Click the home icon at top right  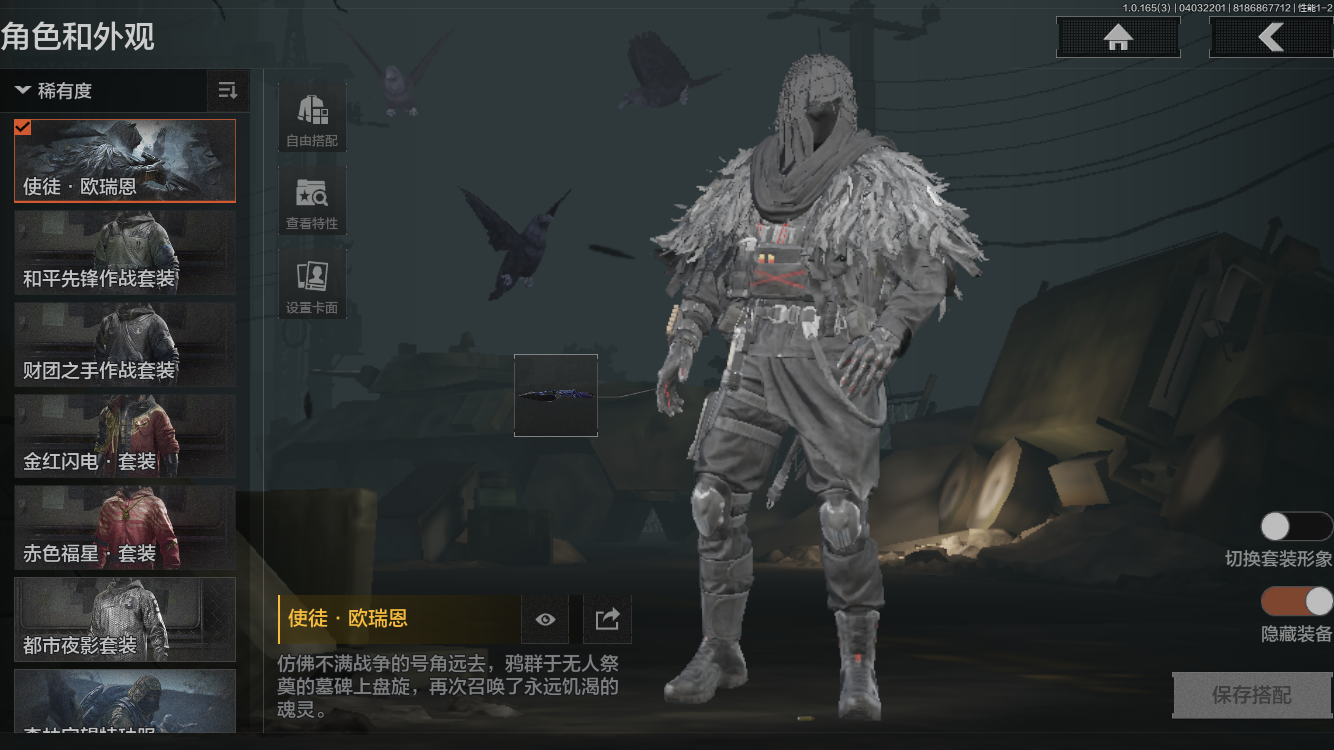(x=1117, y=37)
